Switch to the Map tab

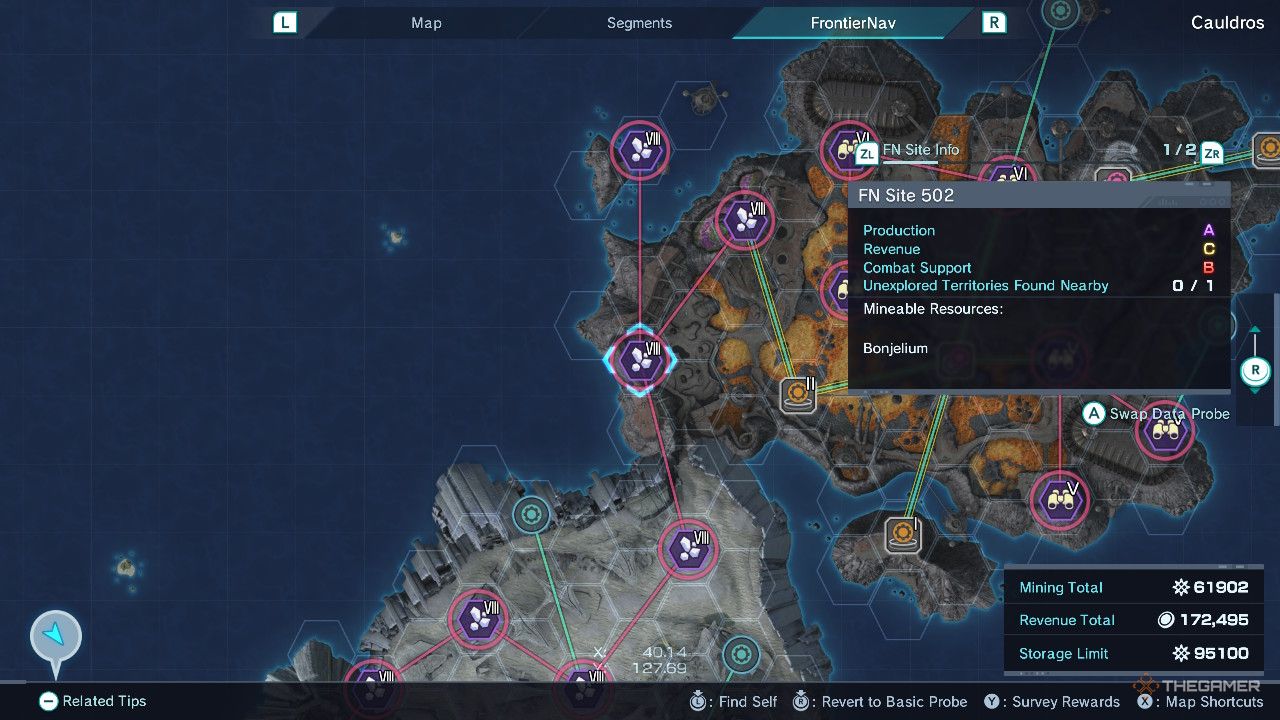pyautogui.click(x=425, y=22)
